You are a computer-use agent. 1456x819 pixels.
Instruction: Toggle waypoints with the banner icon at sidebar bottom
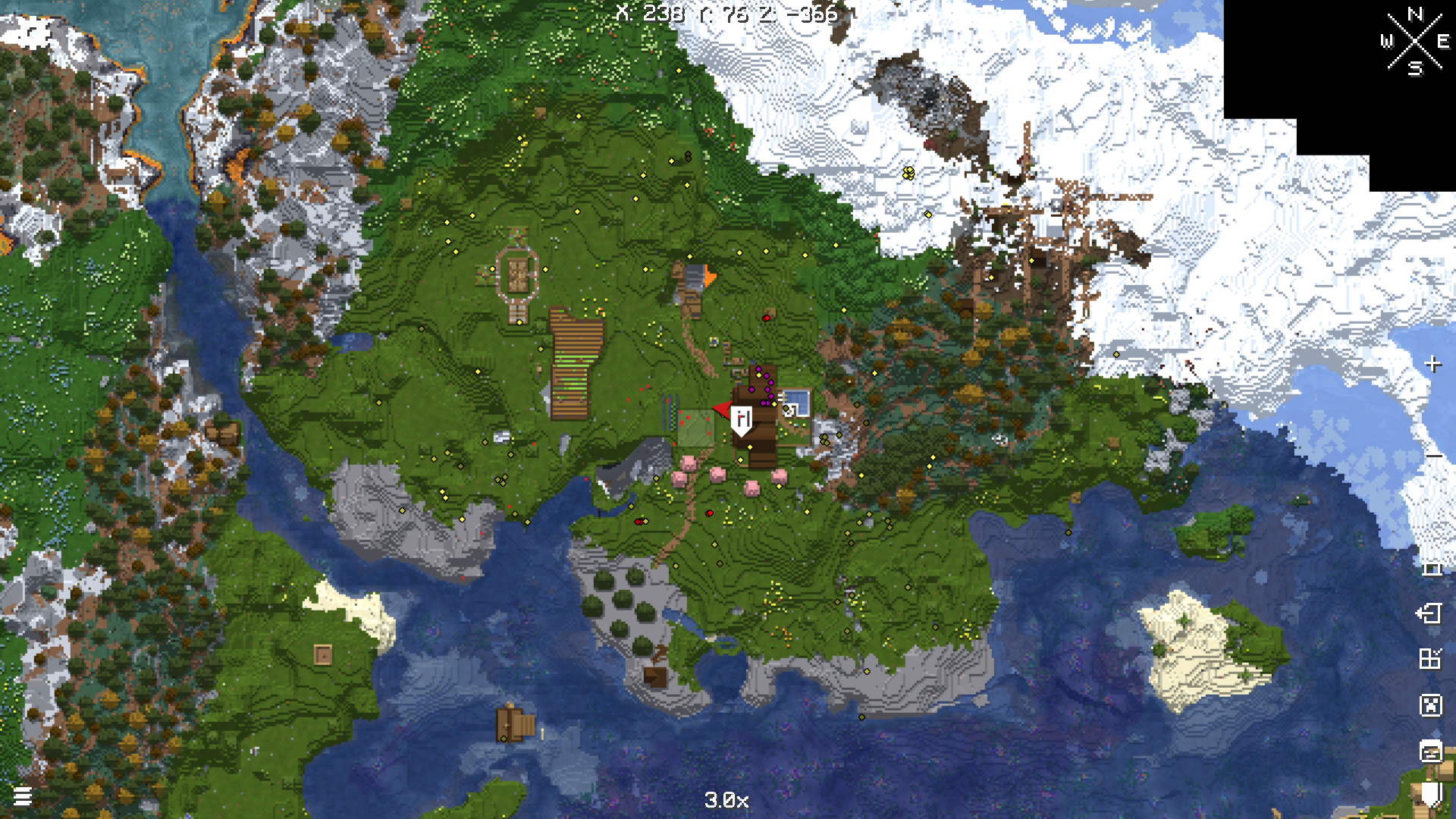(1432, 793)
